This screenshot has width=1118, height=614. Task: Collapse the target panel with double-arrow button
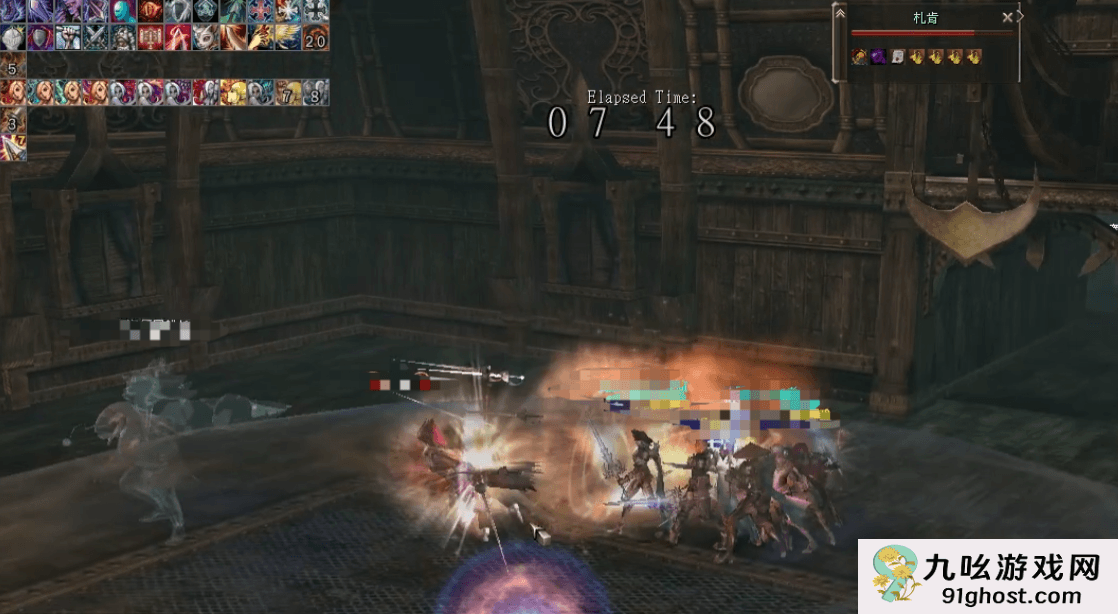click(840, 13)
